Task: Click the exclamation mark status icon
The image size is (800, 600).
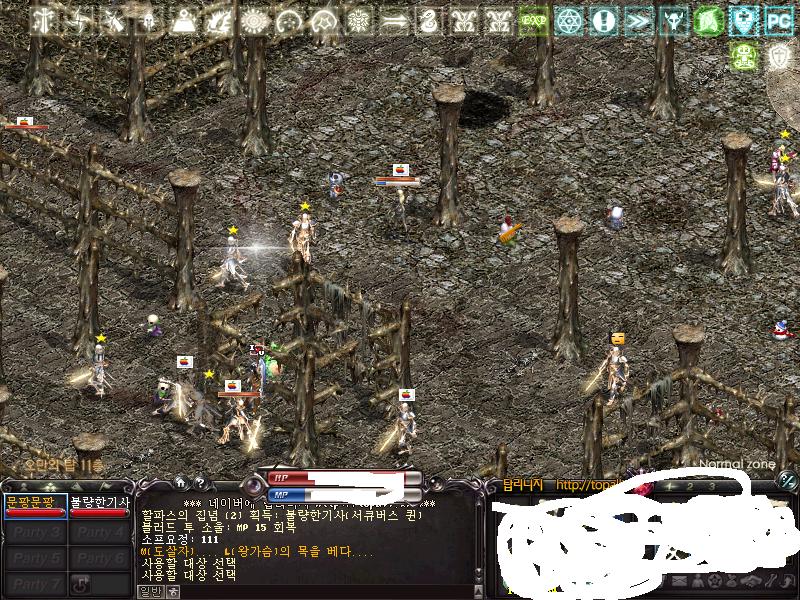Action: pyautogui.click(x=603, y=20)
